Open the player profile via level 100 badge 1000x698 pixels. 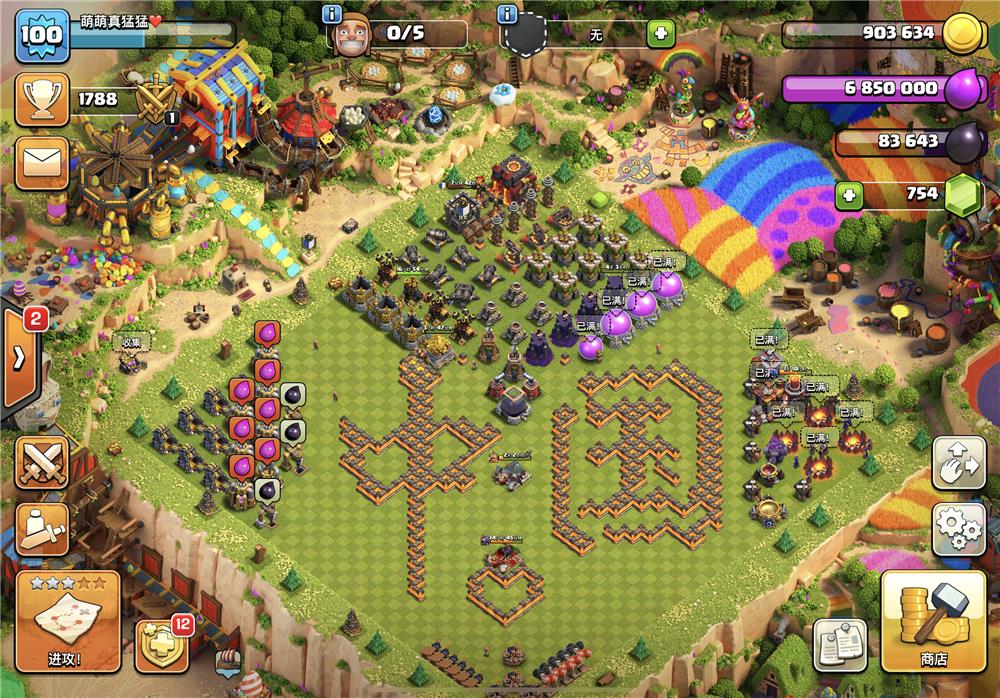[41, 35]
